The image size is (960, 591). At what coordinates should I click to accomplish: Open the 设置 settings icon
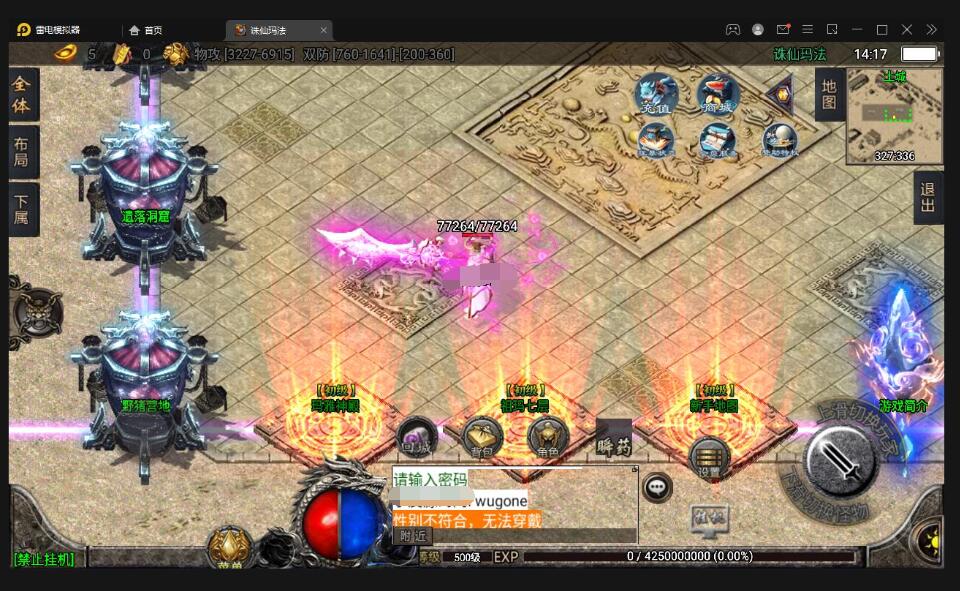point(709,459)
